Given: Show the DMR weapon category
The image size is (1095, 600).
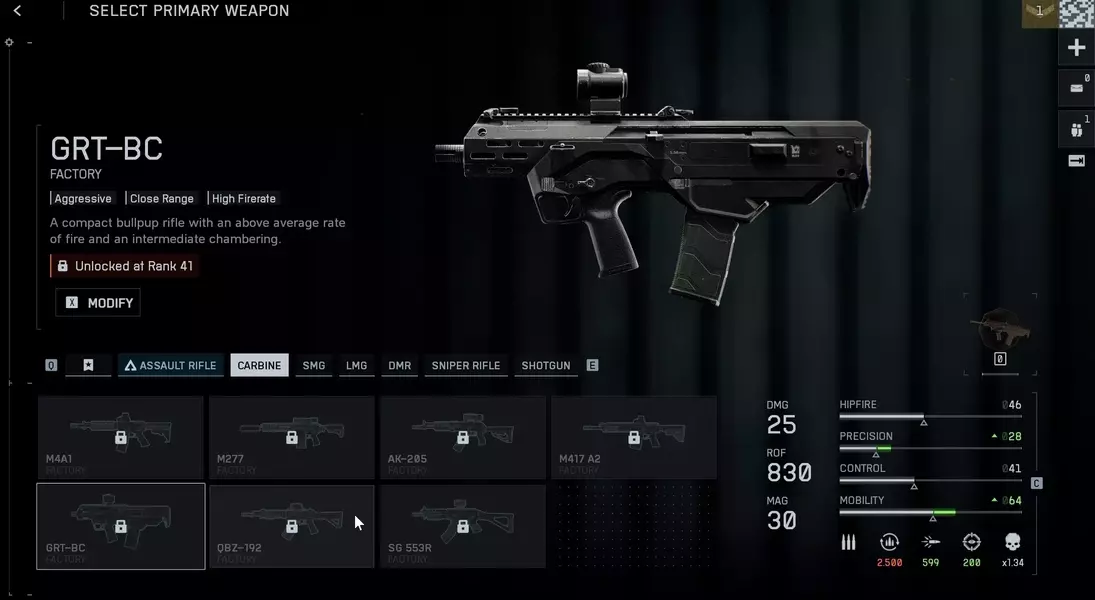Looking at the screenshot, I should pyautogui.click(x=400, y=366).
